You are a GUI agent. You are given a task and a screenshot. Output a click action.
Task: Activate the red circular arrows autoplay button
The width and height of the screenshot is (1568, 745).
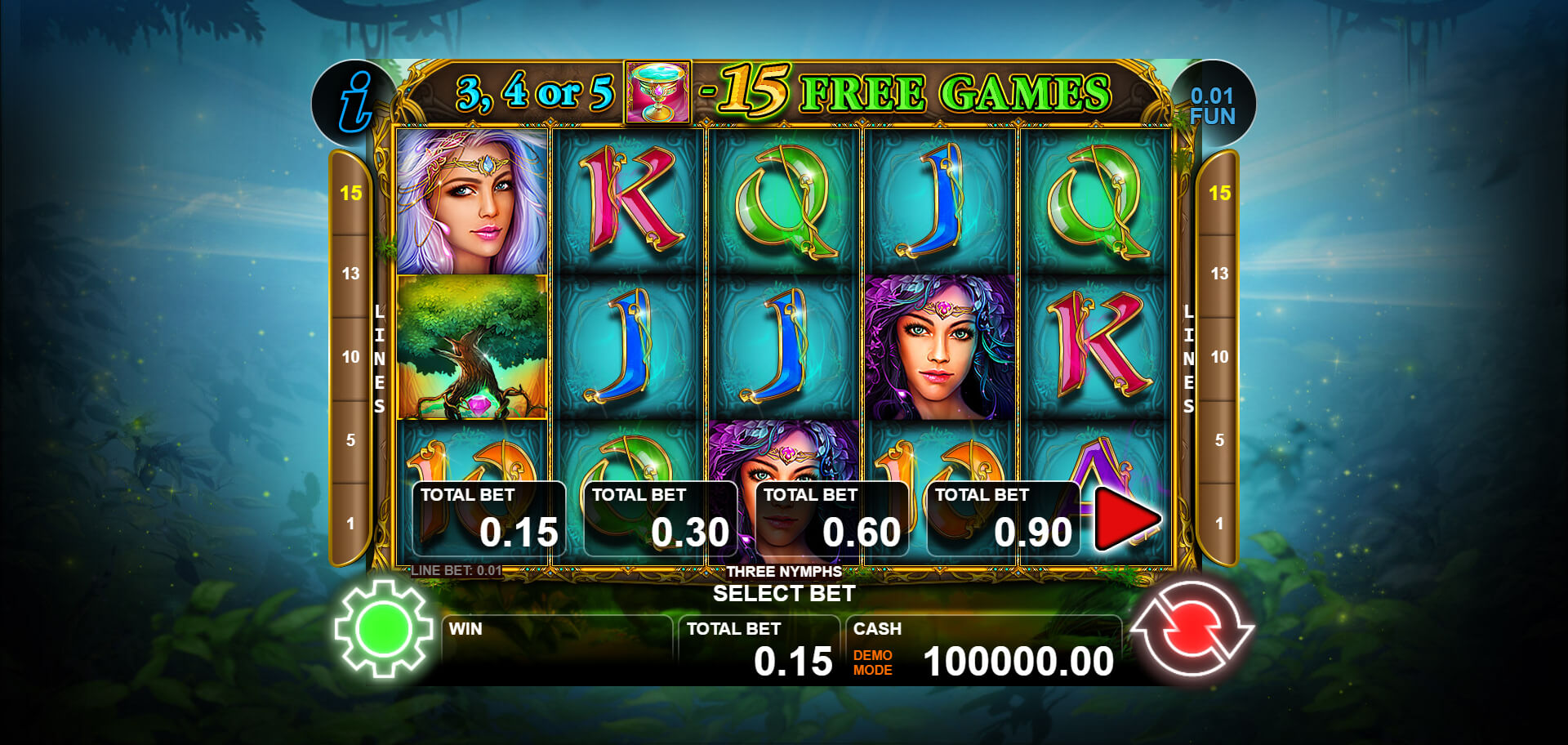pos(1192,628)
